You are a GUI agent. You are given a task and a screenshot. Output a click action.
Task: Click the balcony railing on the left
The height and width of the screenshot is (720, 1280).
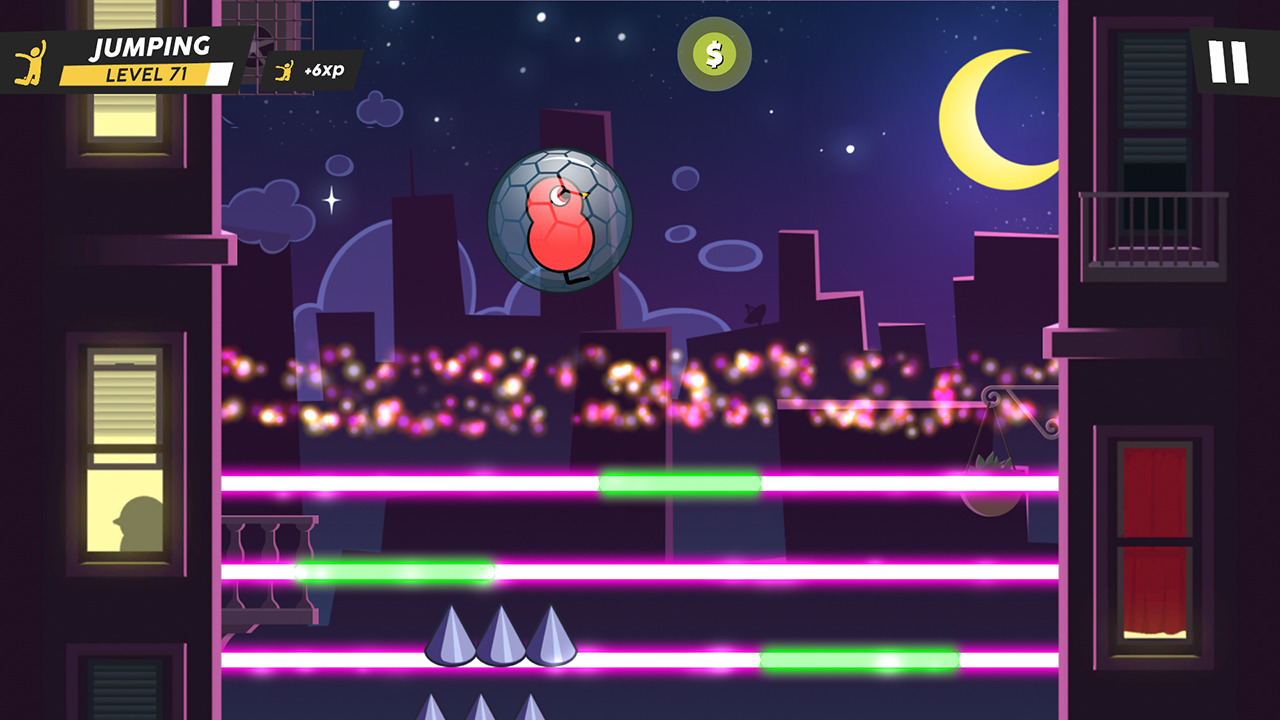click(x=270, y=565)
